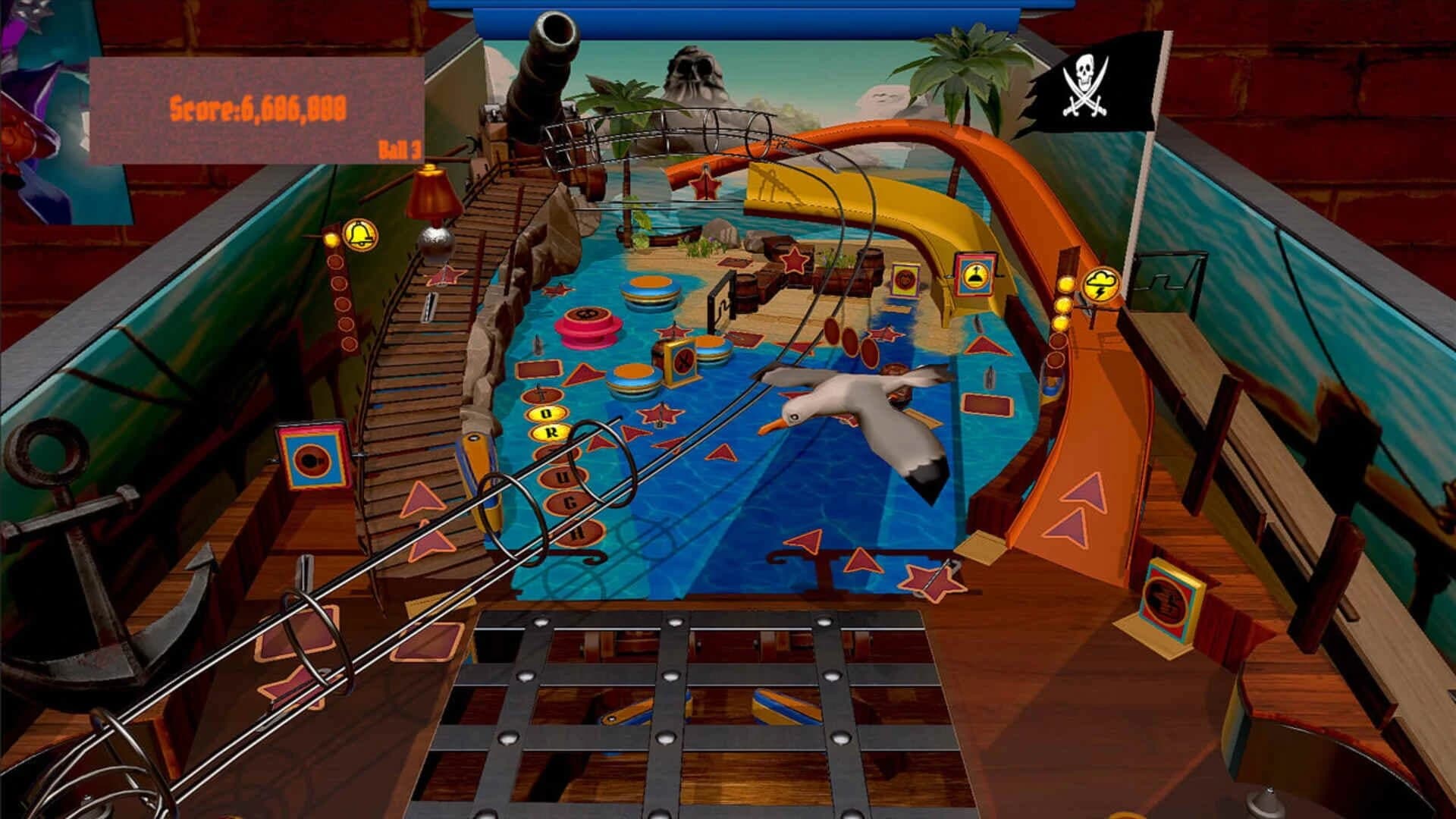The image size is (1456, 819).
Task: Click the silver pinball on the wooden bridge
Action: (x=437, y=241)
